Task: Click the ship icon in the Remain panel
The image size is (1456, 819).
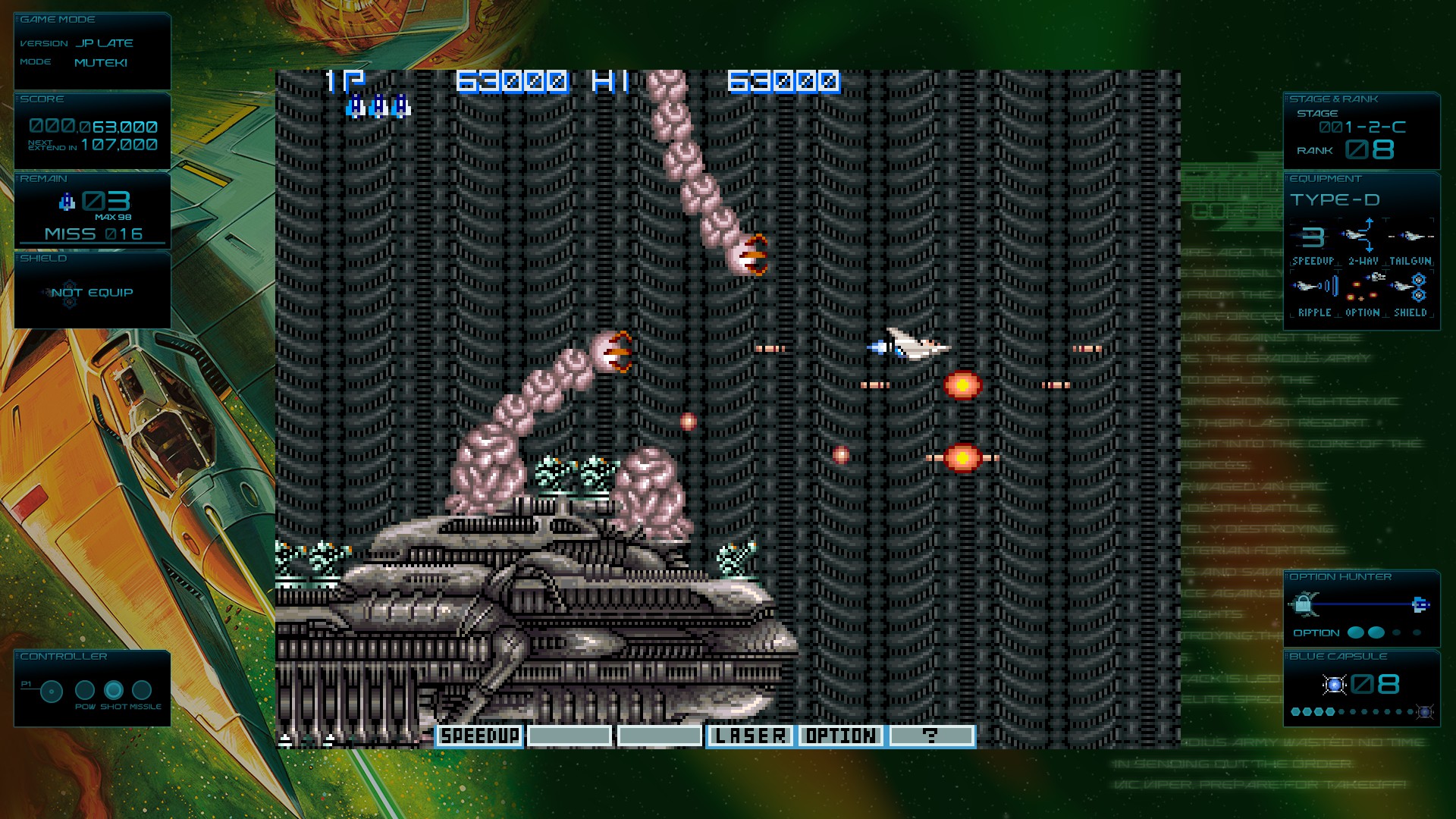Action: [x=67, y=202]
